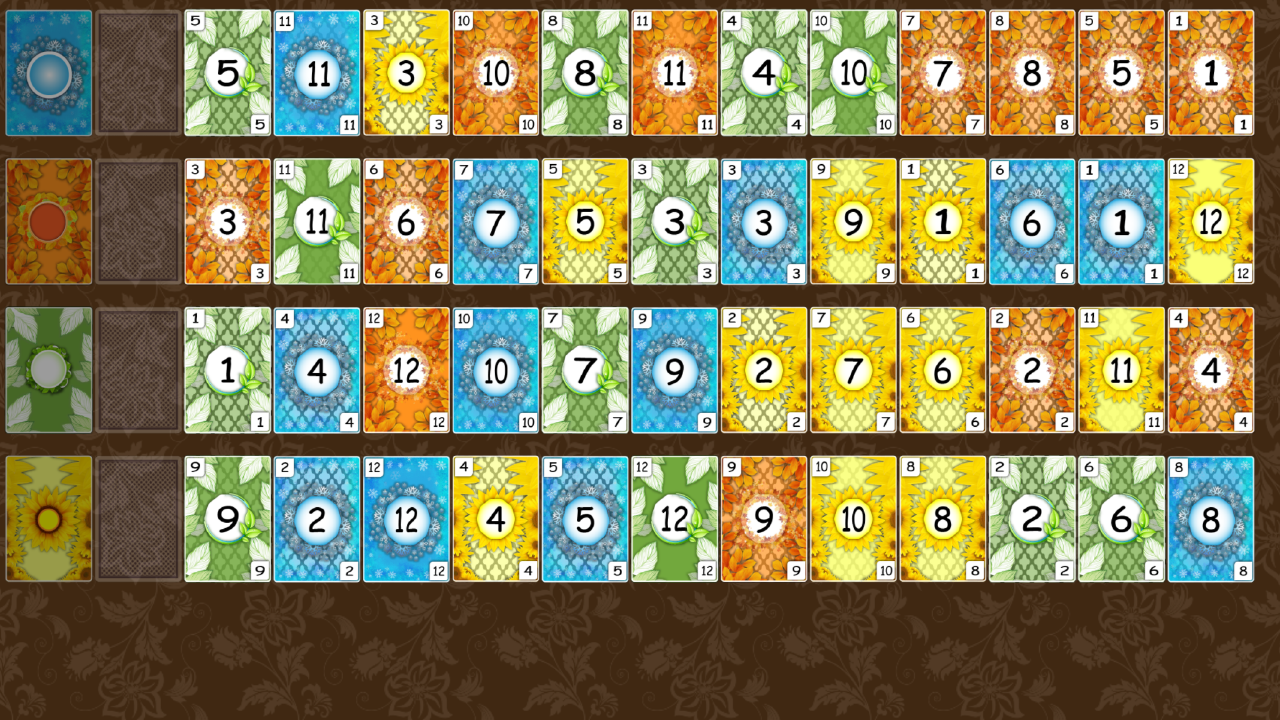Select the blue 7 card in the second row
1280x720 pixels.
tap(495, 221)
